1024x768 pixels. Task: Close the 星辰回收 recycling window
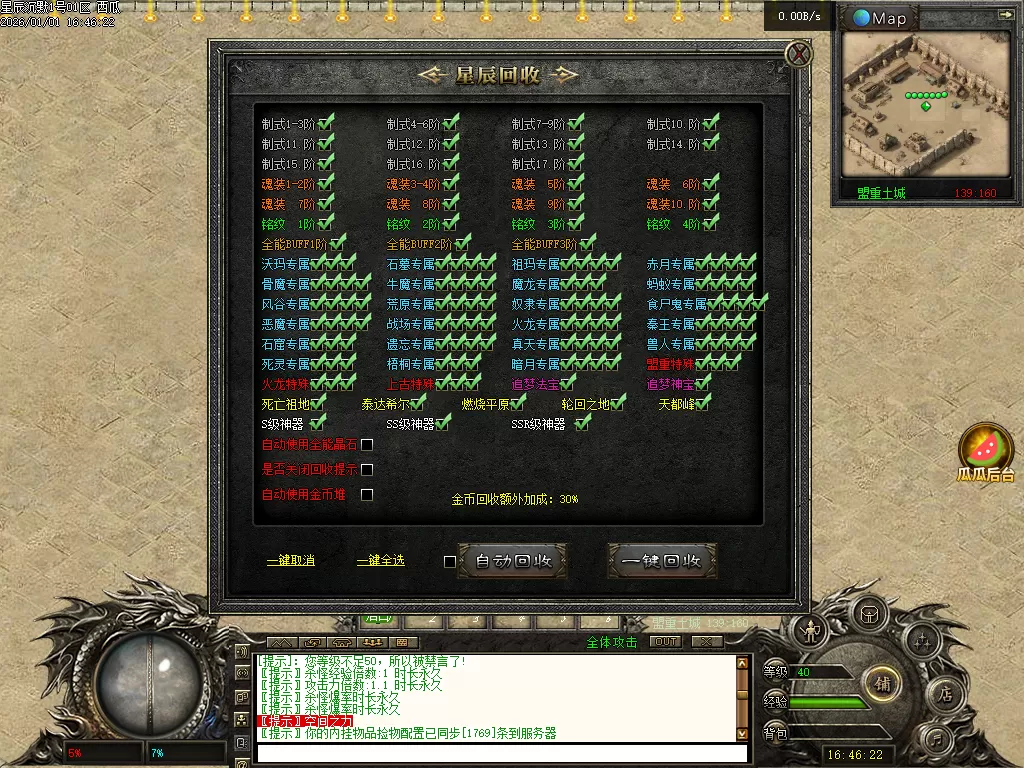[798, 54]
